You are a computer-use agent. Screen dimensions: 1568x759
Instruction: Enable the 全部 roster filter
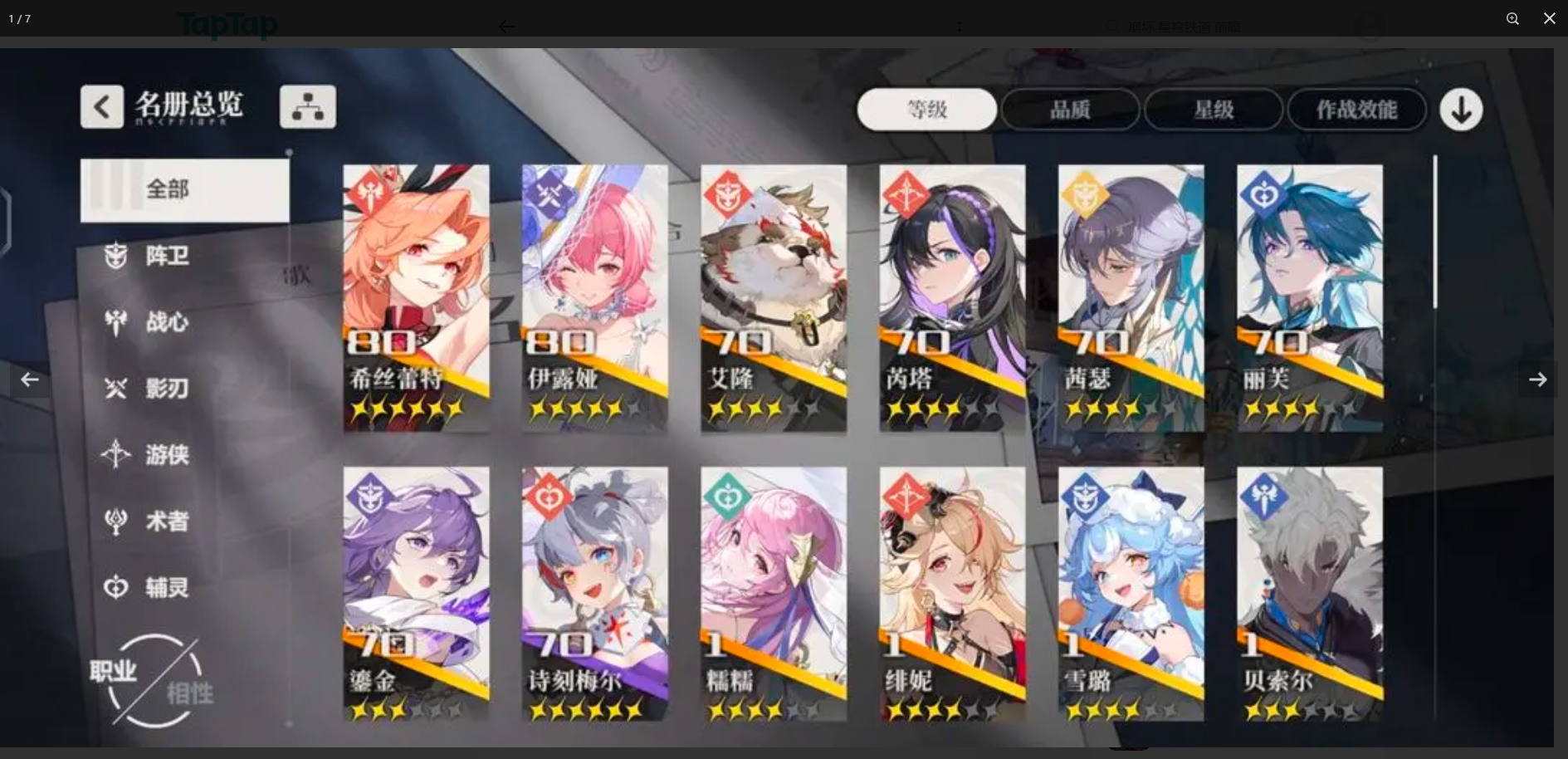tap(184, 189)
